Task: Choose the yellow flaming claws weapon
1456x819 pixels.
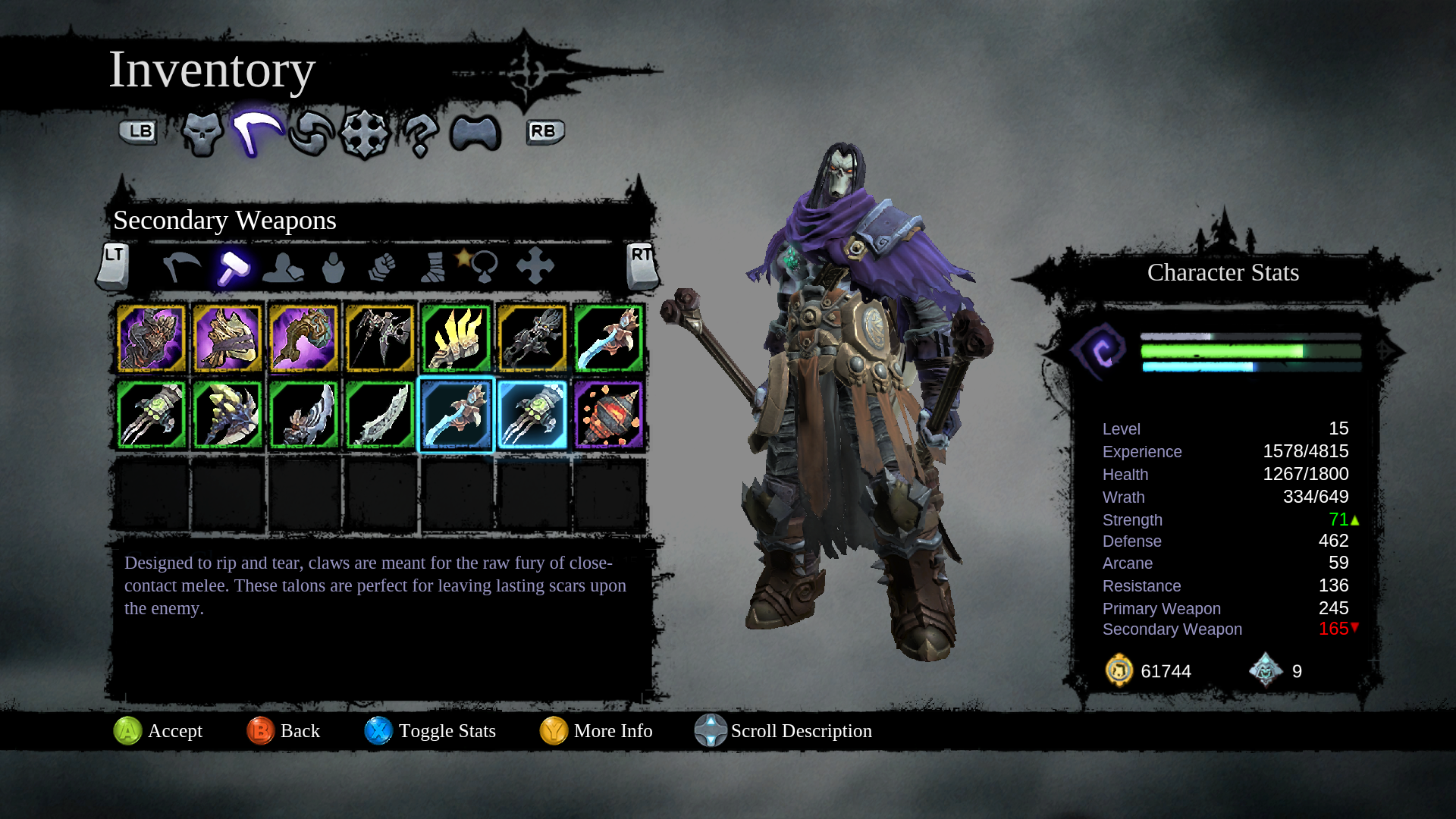Action: coord(456,338)
